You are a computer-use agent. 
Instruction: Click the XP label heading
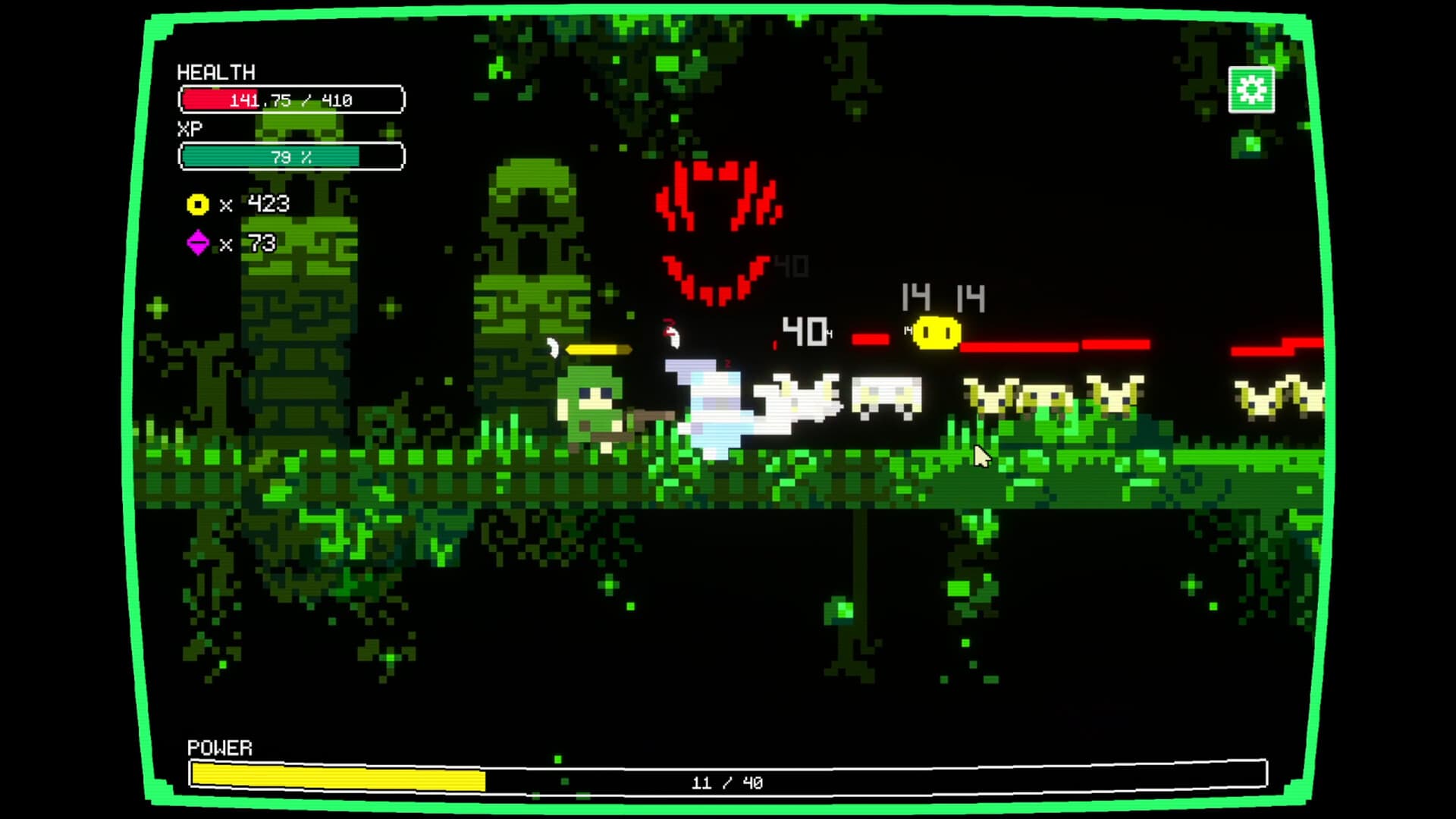pyautogui.click(x=191, y=127)
